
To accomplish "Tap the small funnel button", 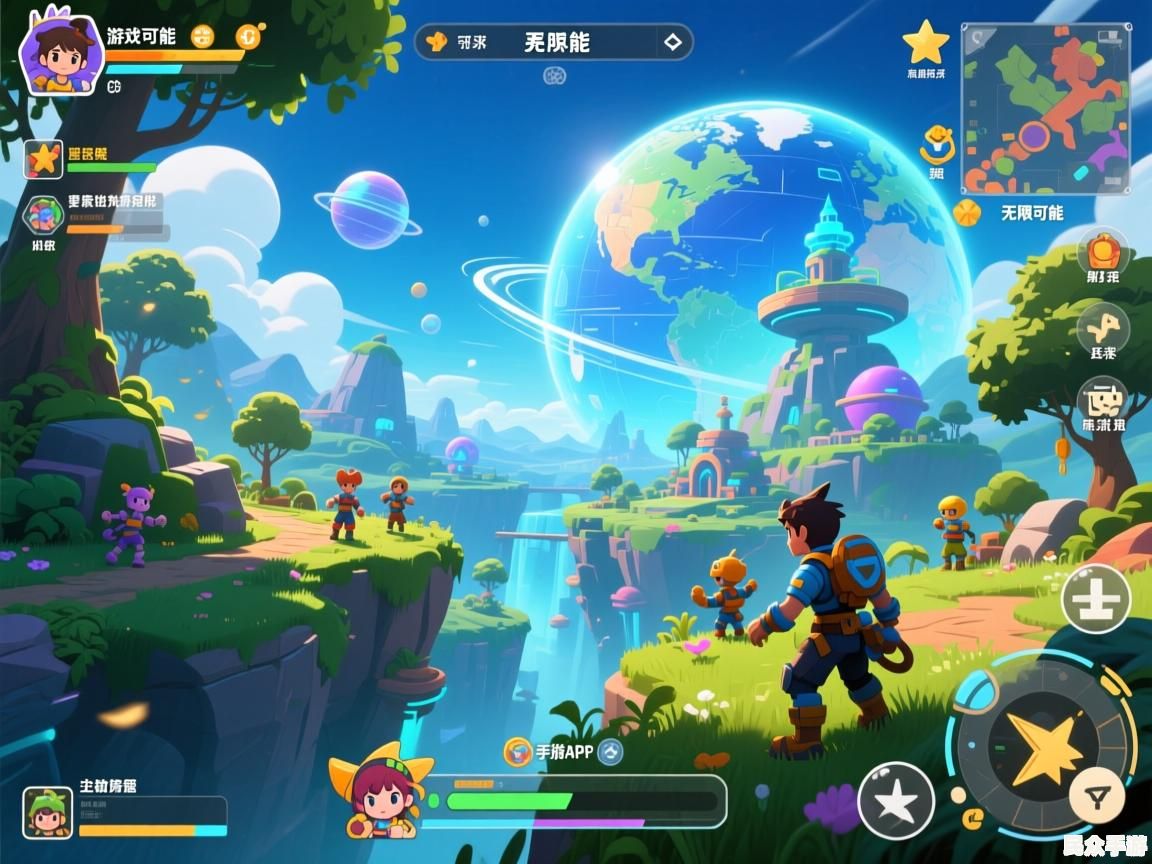I will (x=1097, y=797).
